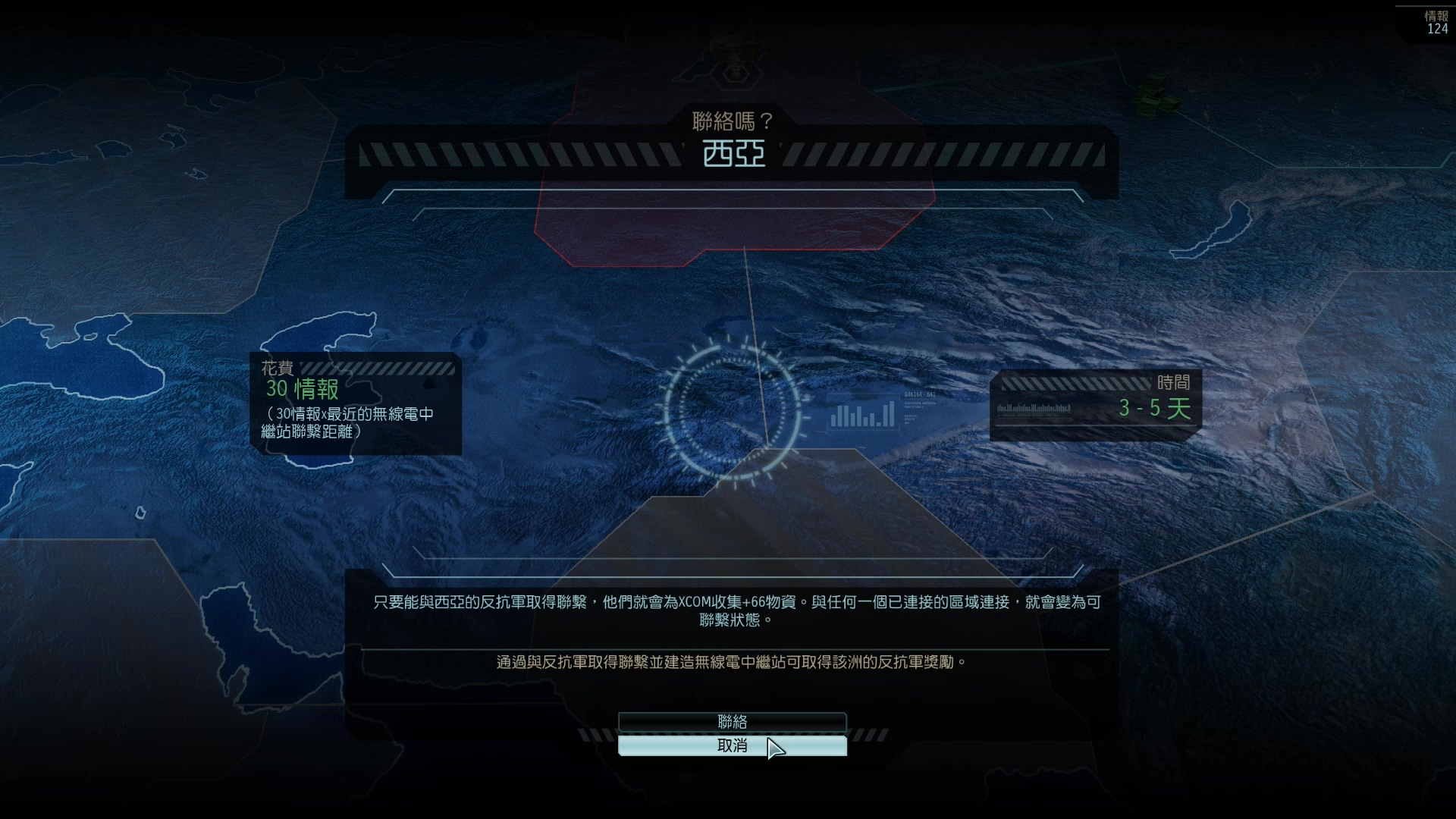Click the 聯絡嗎? prompt header

coord(733,120)
